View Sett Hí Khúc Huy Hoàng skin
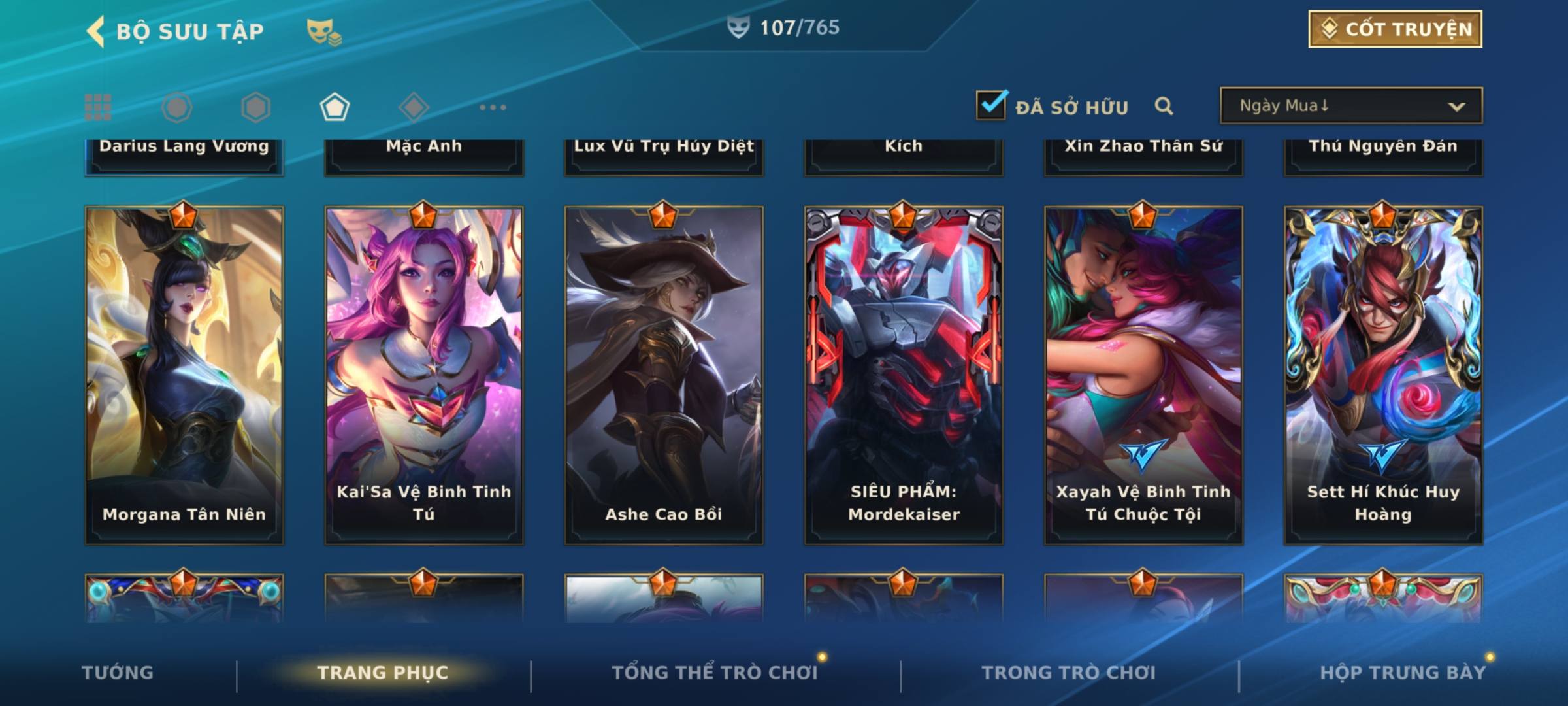The image size is (1568, 706). (1383, 376)
